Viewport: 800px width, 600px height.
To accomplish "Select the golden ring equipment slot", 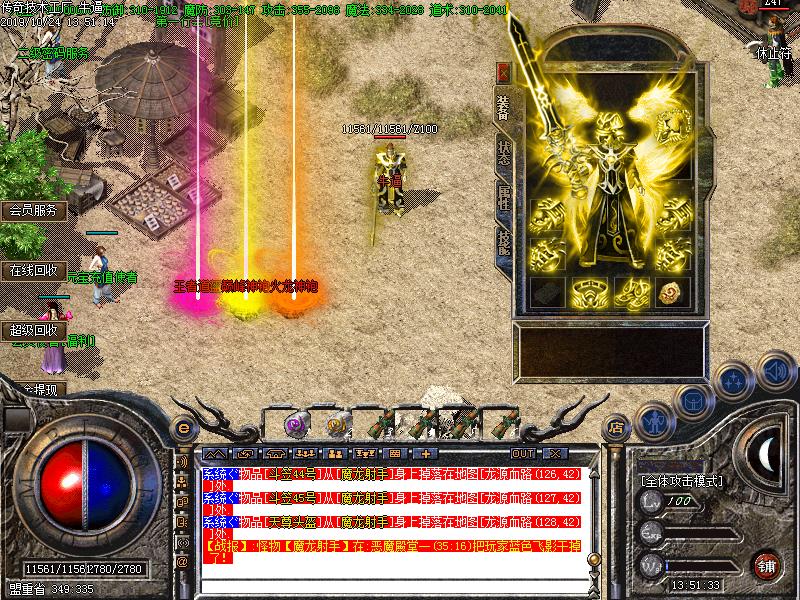I will (584, 292).
